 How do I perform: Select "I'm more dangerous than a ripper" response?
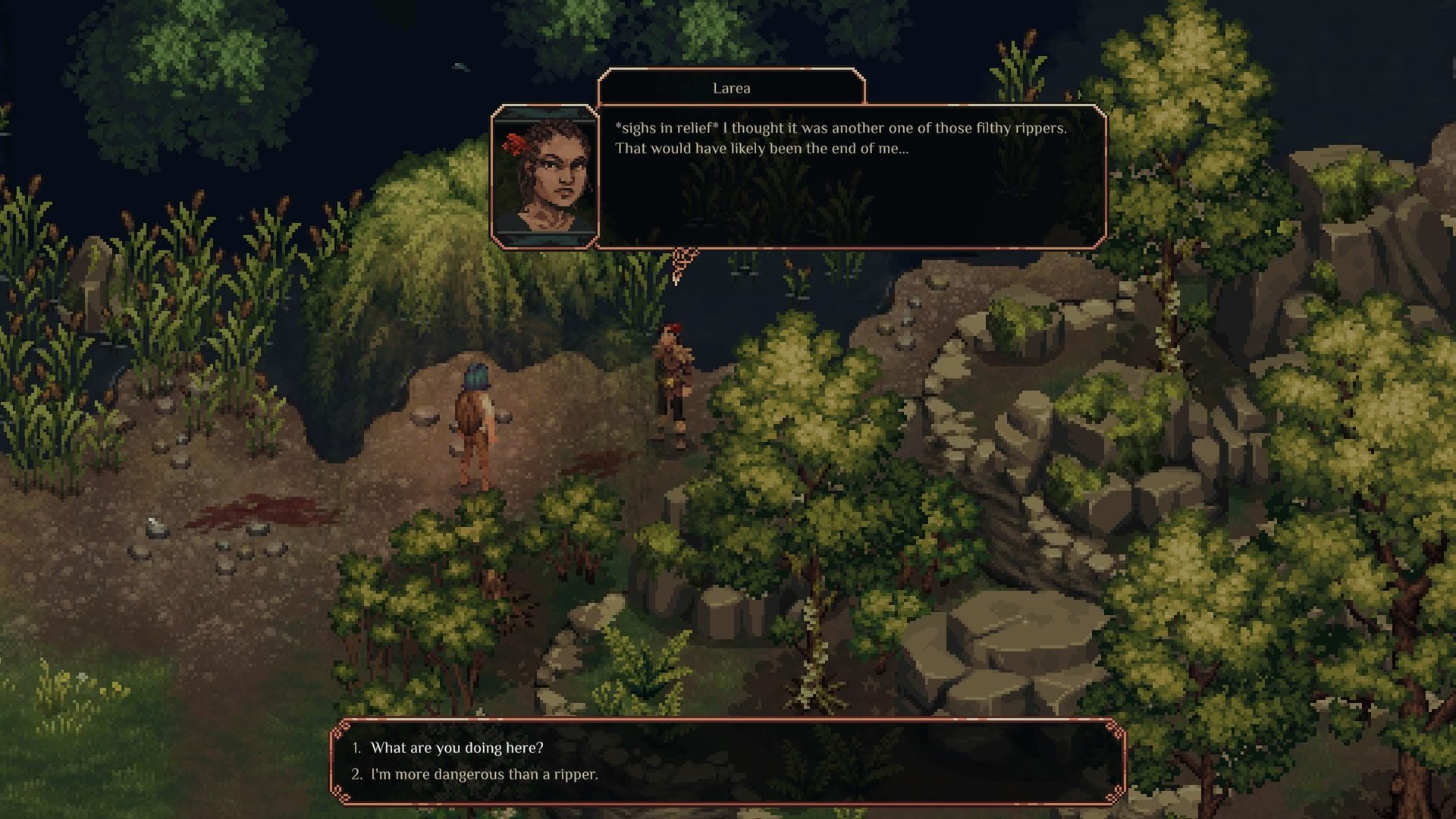coord(484,774)
